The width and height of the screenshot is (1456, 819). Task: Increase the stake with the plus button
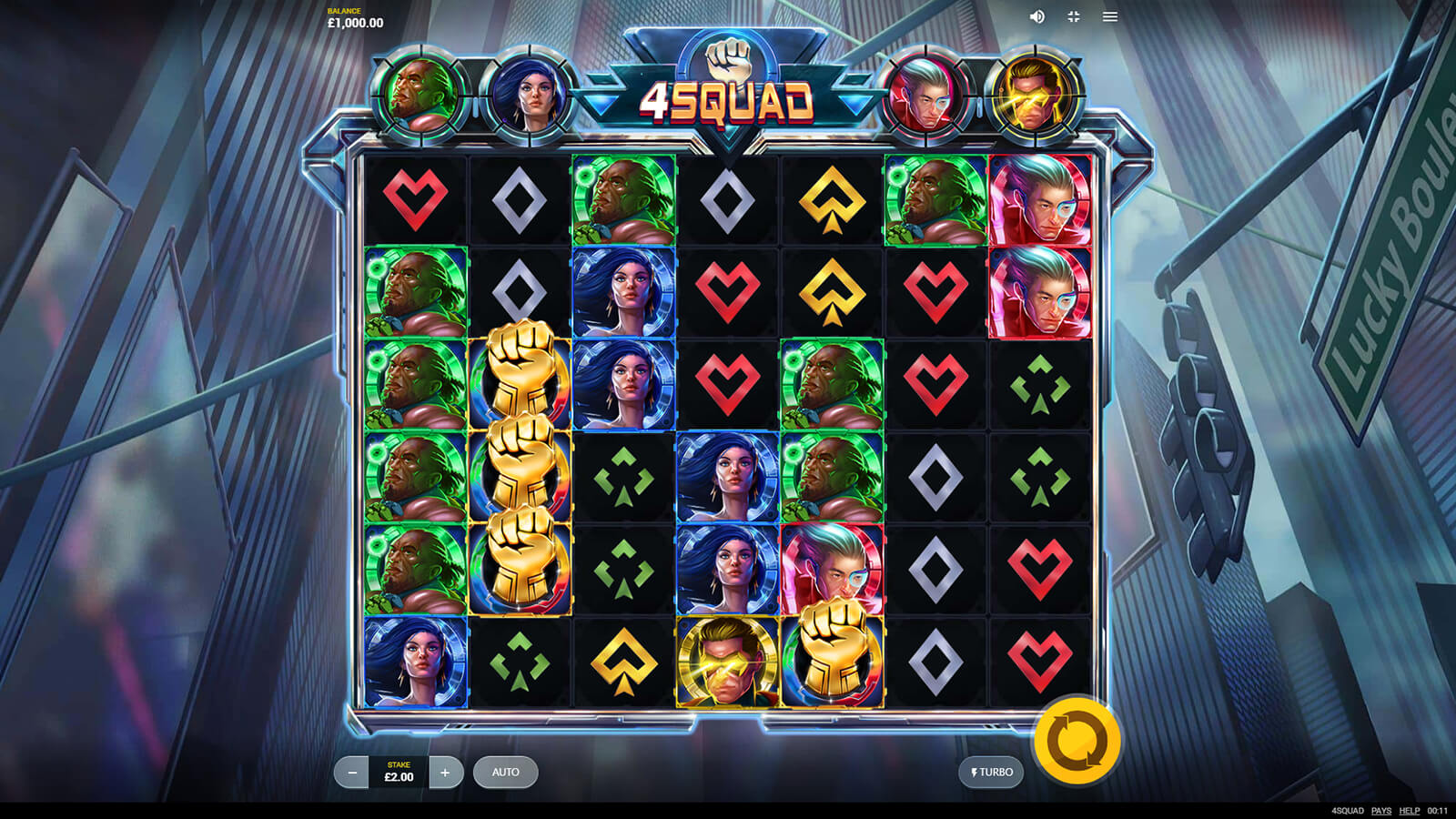(445, 773)
